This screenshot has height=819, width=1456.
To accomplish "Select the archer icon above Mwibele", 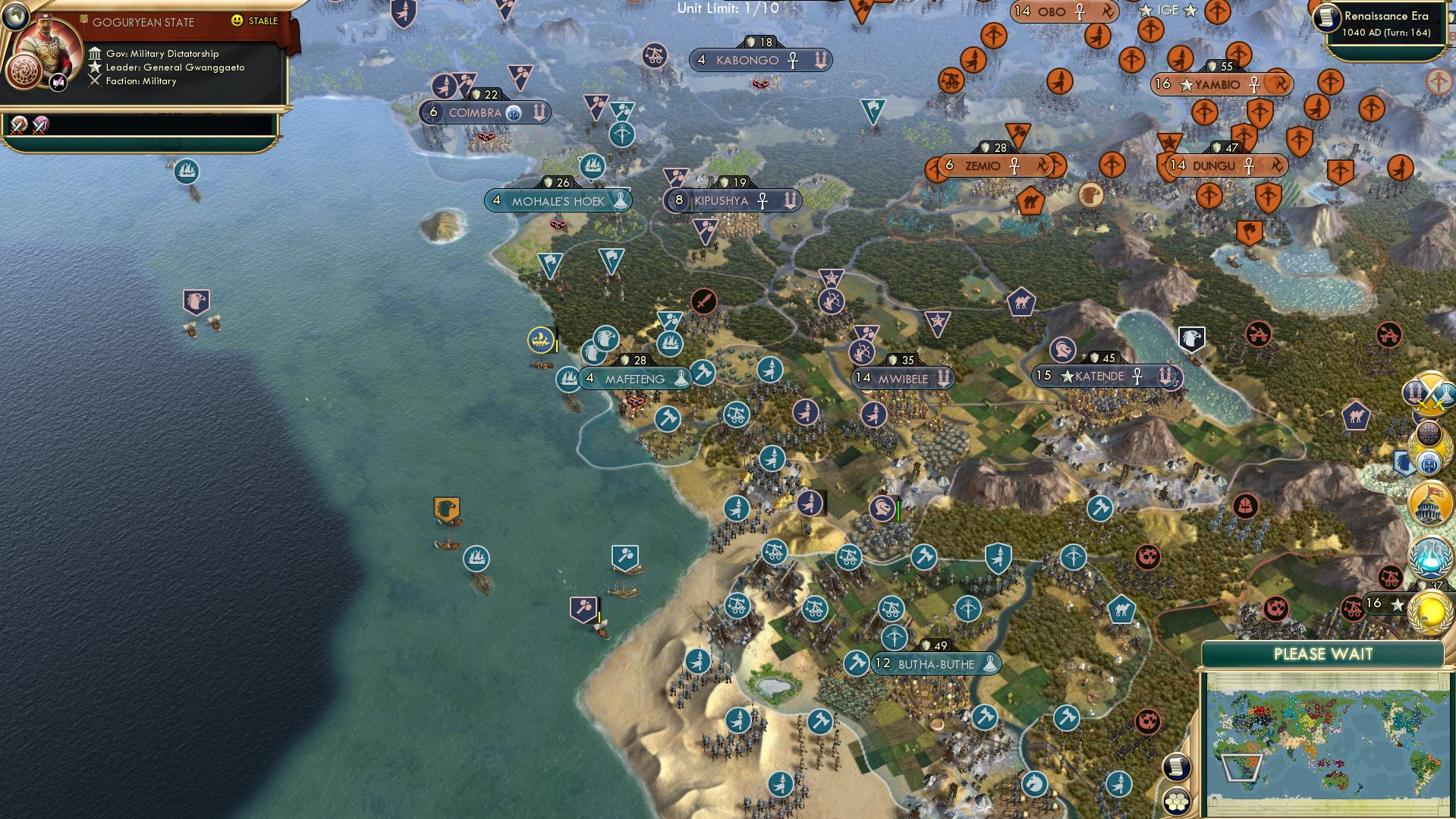I will click(861, 352).
